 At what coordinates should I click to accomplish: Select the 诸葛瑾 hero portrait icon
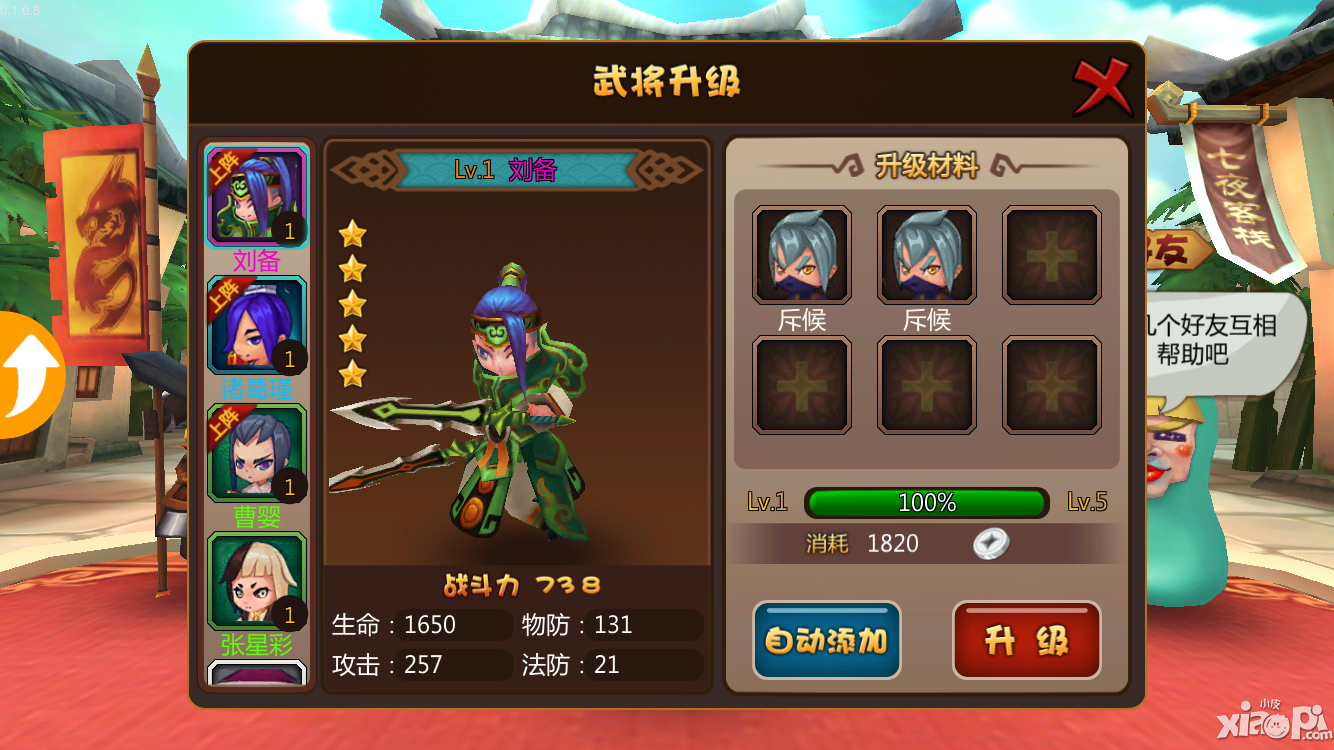[x=256, y=324]
